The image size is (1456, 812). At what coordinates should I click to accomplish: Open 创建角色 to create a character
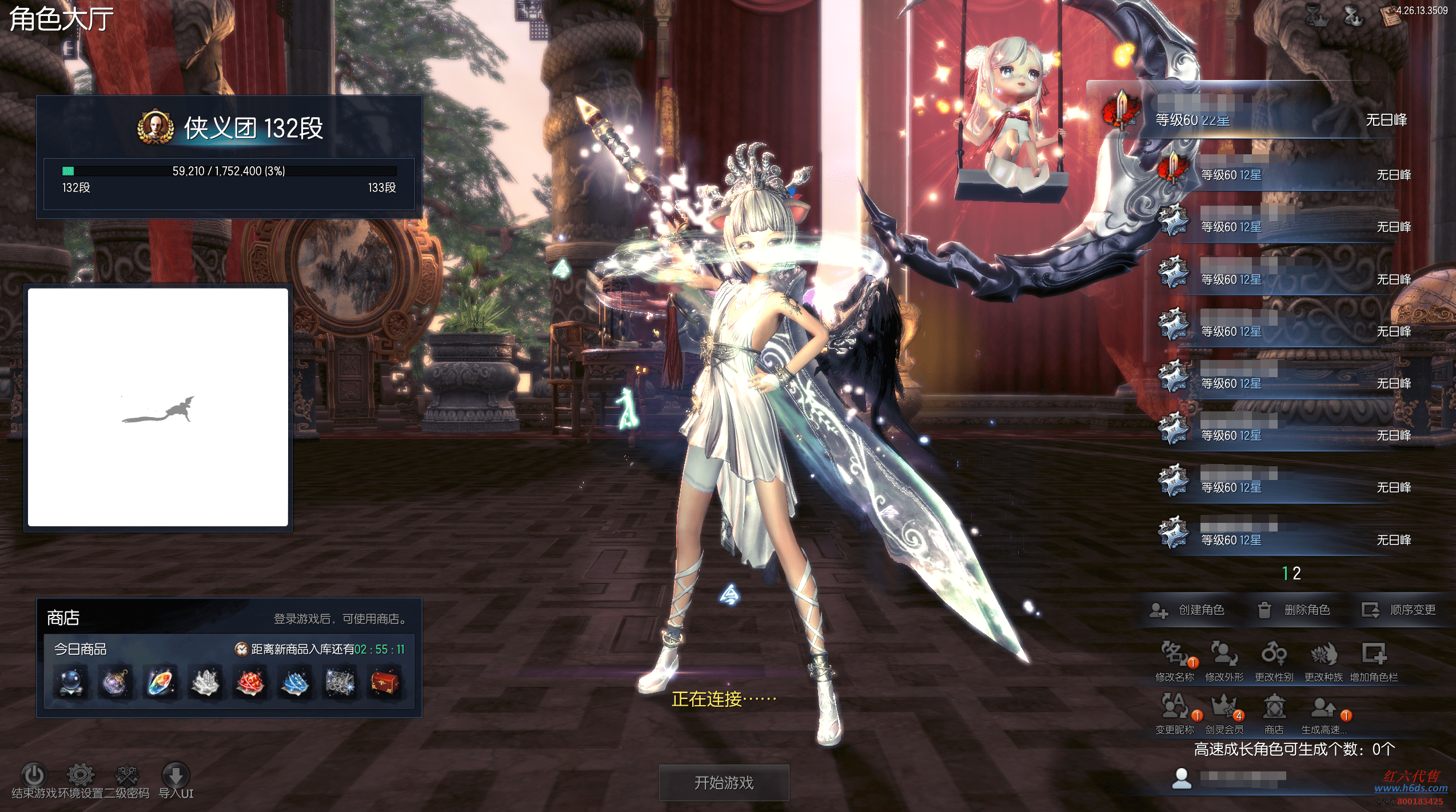pyautogui.click(x=1187, y=610)
